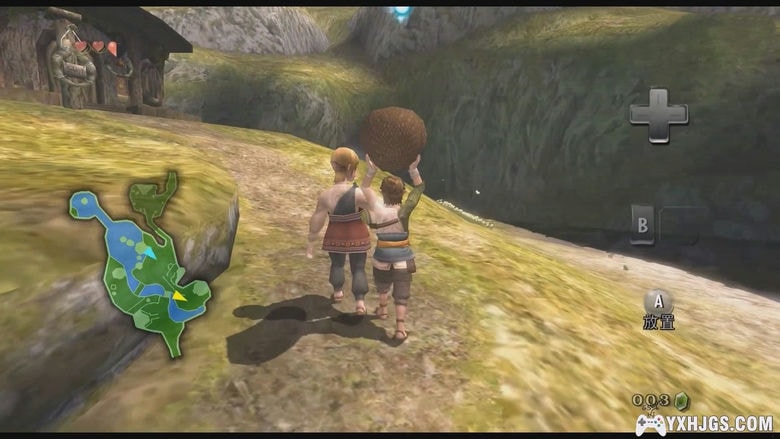Select the yellow player arrow on the minimap
Screen dimensions: 780x439
179,295
